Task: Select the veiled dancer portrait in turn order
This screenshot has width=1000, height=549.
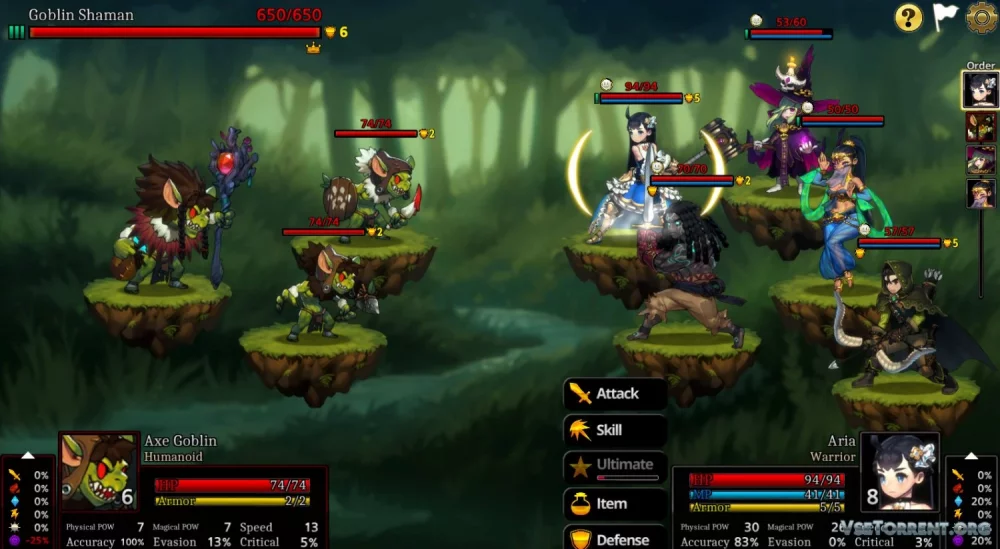Action: pos(980,193)
